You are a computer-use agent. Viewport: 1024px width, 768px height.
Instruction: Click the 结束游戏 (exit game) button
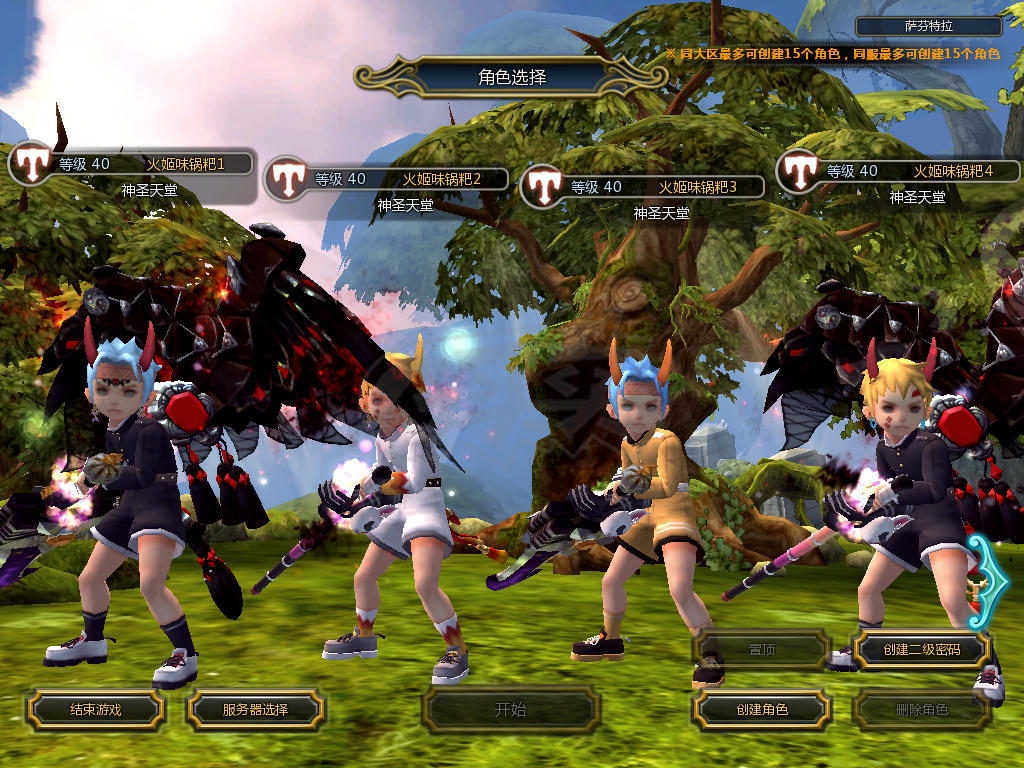[95, 710]
